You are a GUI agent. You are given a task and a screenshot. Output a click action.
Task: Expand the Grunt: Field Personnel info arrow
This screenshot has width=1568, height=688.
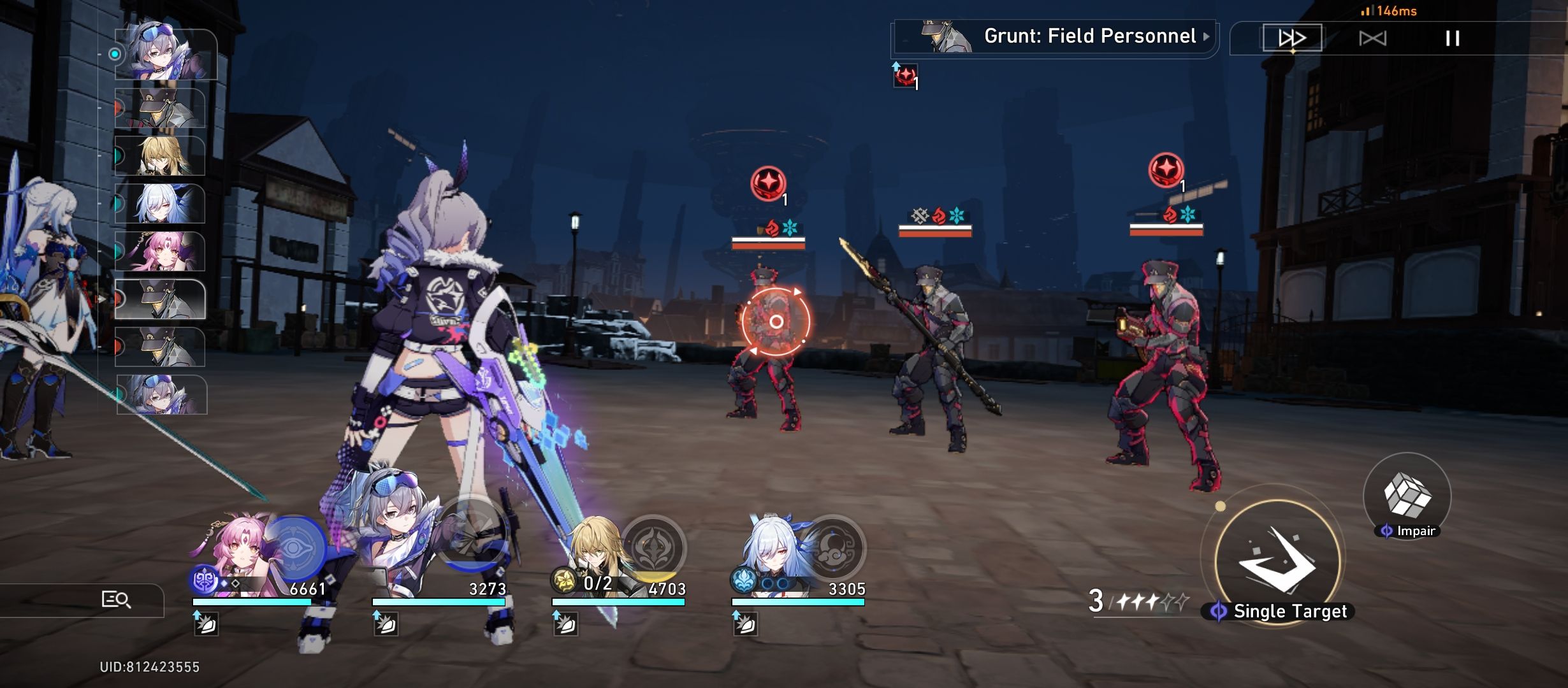click(1205, 36)
